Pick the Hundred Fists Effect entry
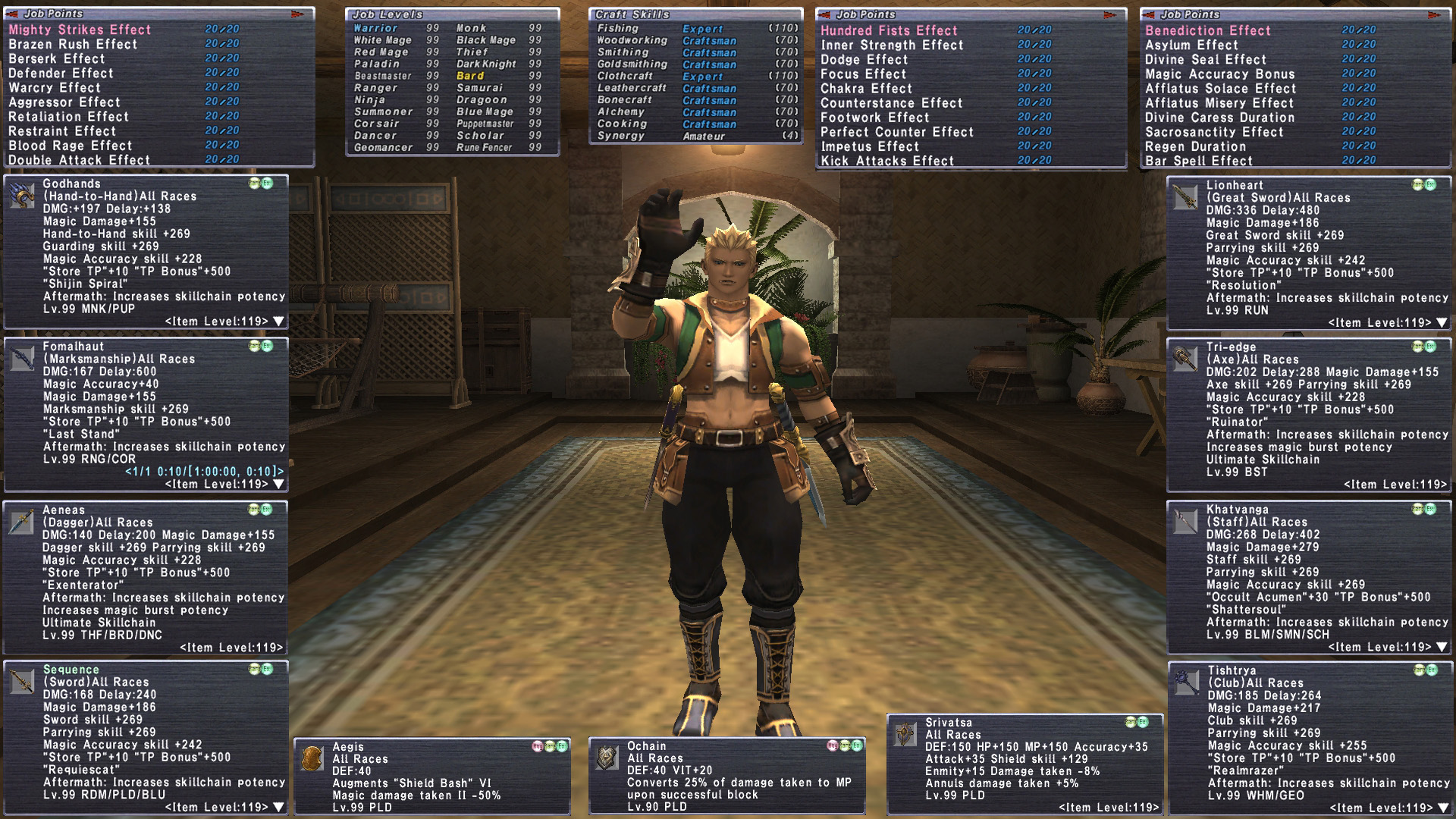 coord(889,30)
